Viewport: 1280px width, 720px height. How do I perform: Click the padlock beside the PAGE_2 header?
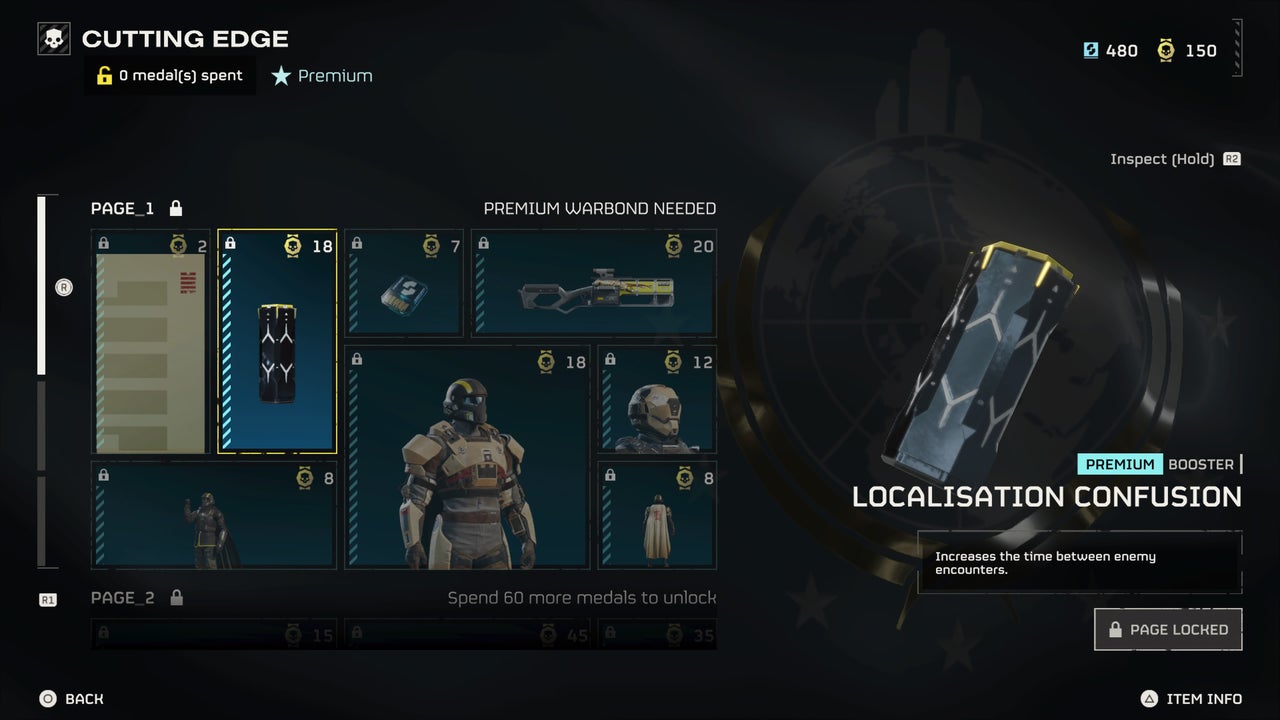[176, 597]
